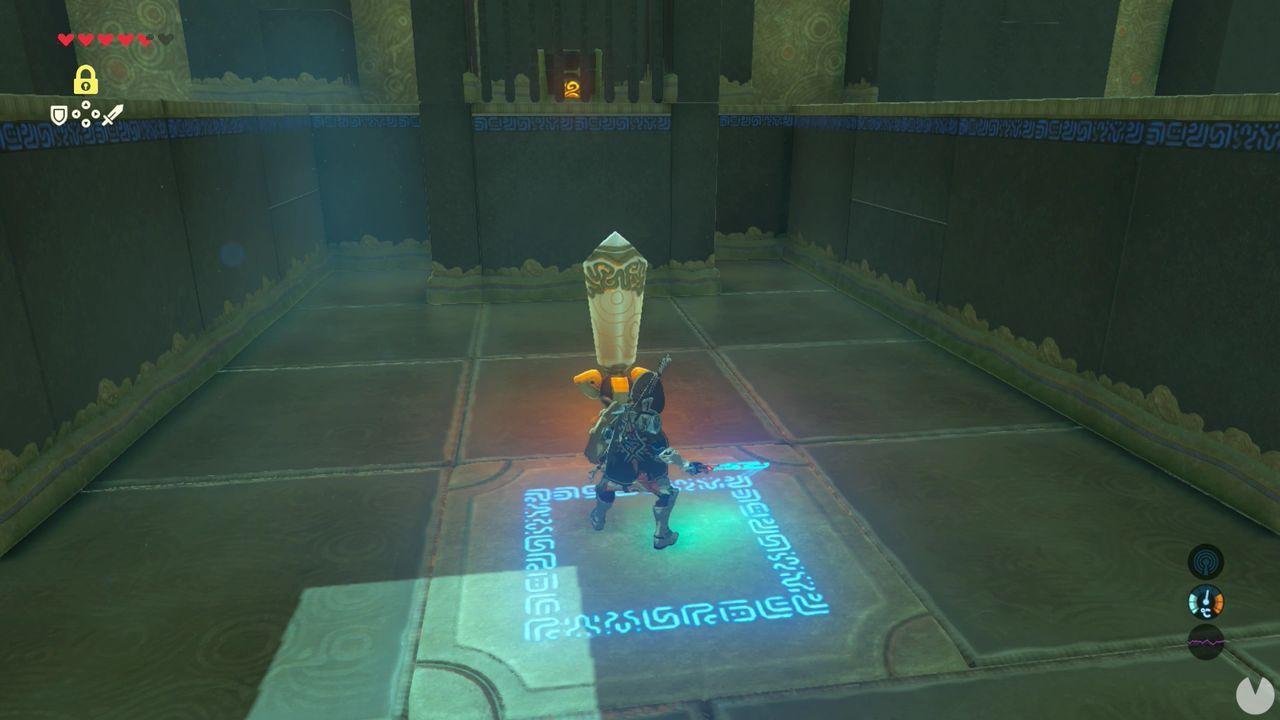1280x720 pixels.
Task: Click the tall guidance stone pillar
Action: 614,300
